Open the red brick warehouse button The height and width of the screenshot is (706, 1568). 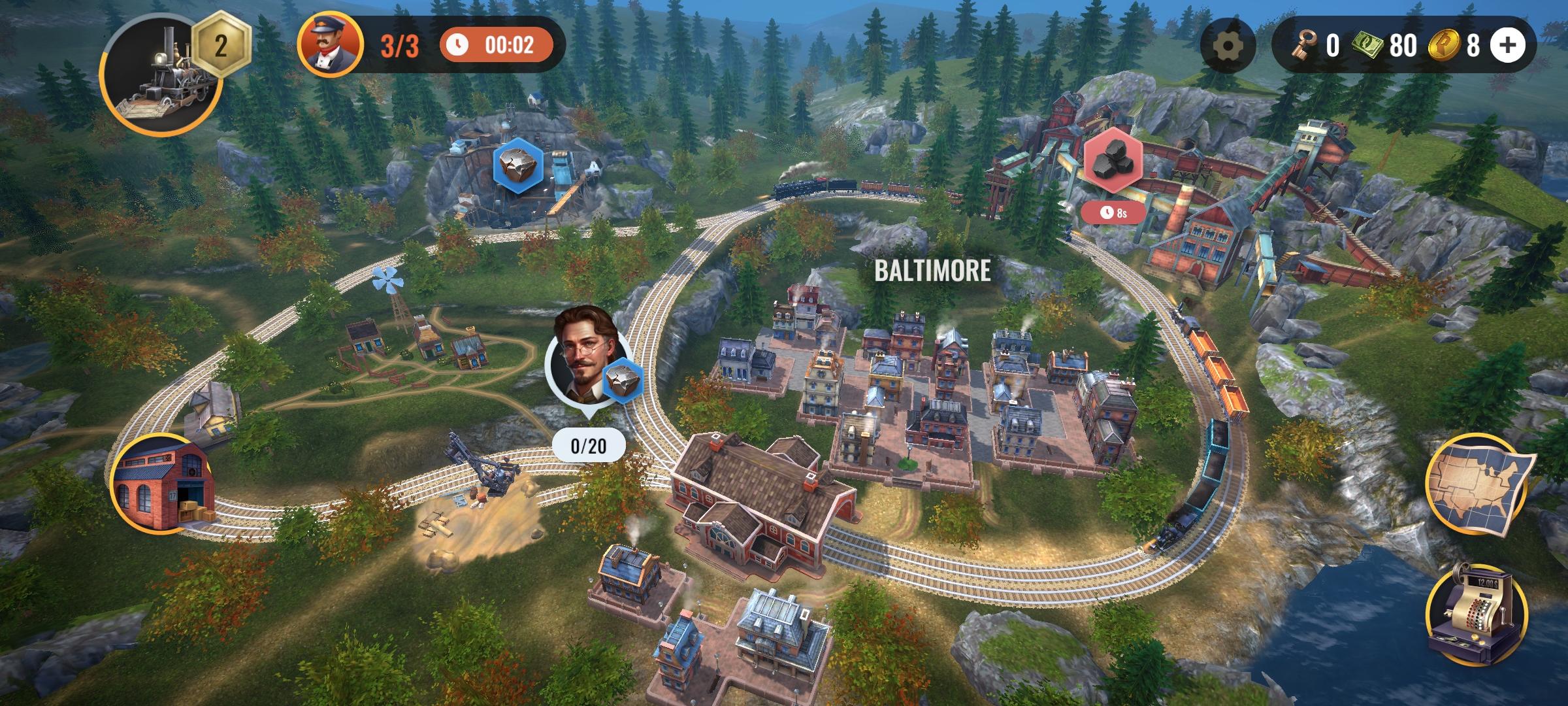click(163, 484)
